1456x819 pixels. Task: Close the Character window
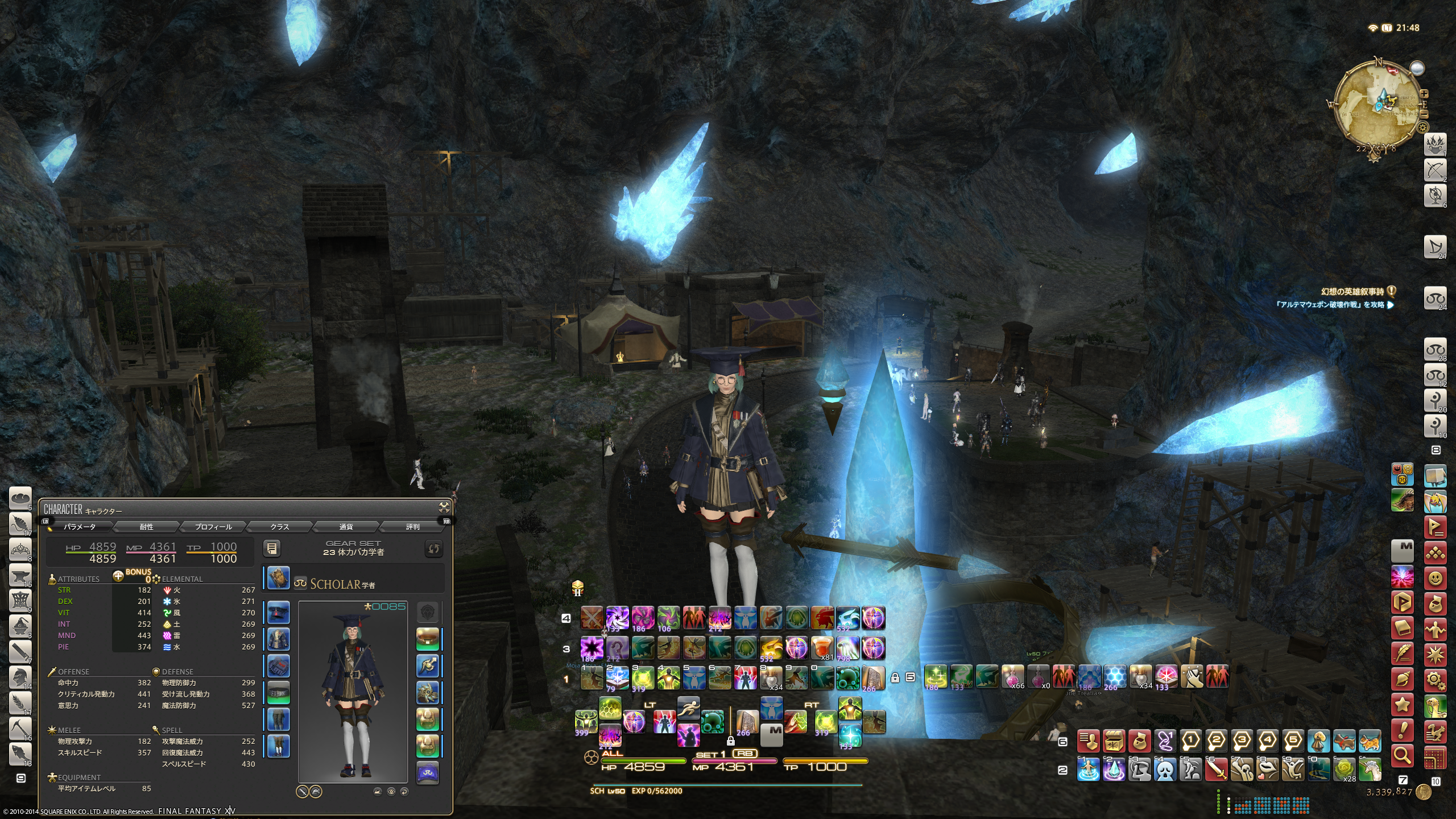(444, 507)
